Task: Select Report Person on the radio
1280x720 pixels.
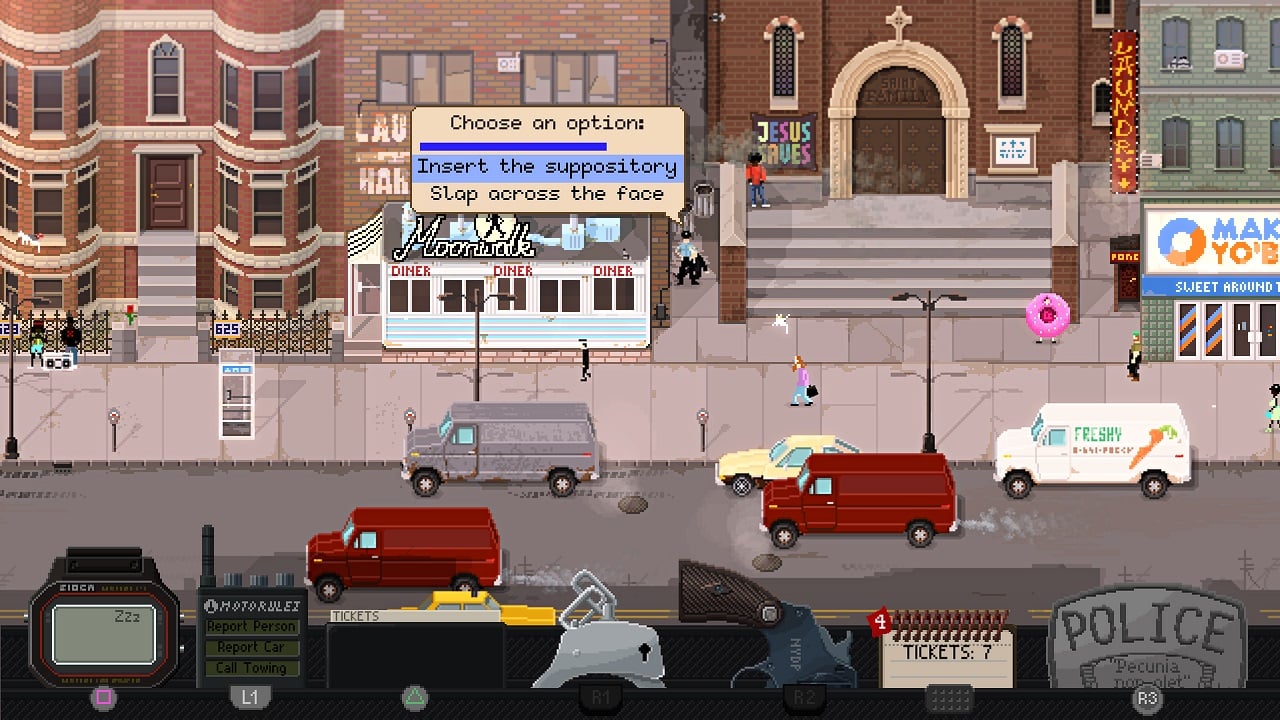Action: tap(251, 627)
